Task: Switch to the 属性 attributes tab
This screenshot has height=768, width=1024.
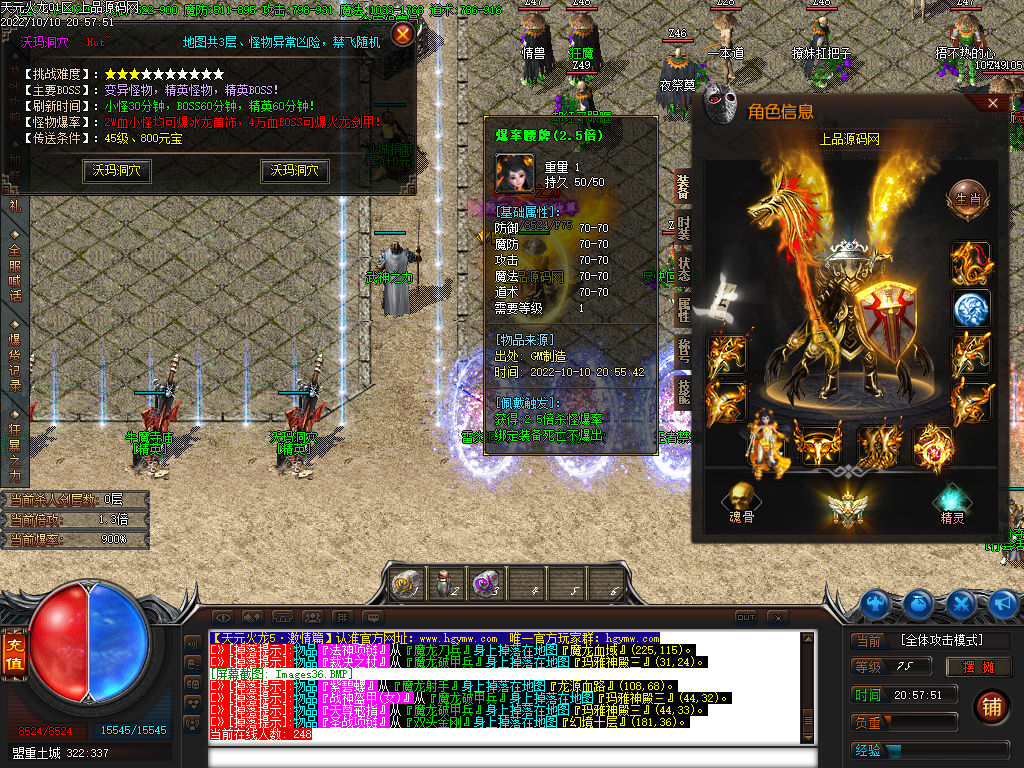Action: (x=684, y=310)
